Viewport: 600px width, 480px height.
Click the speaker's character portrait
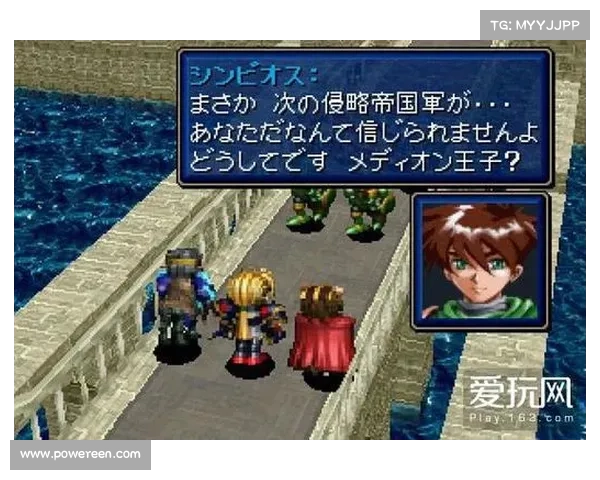pos(479,260)
